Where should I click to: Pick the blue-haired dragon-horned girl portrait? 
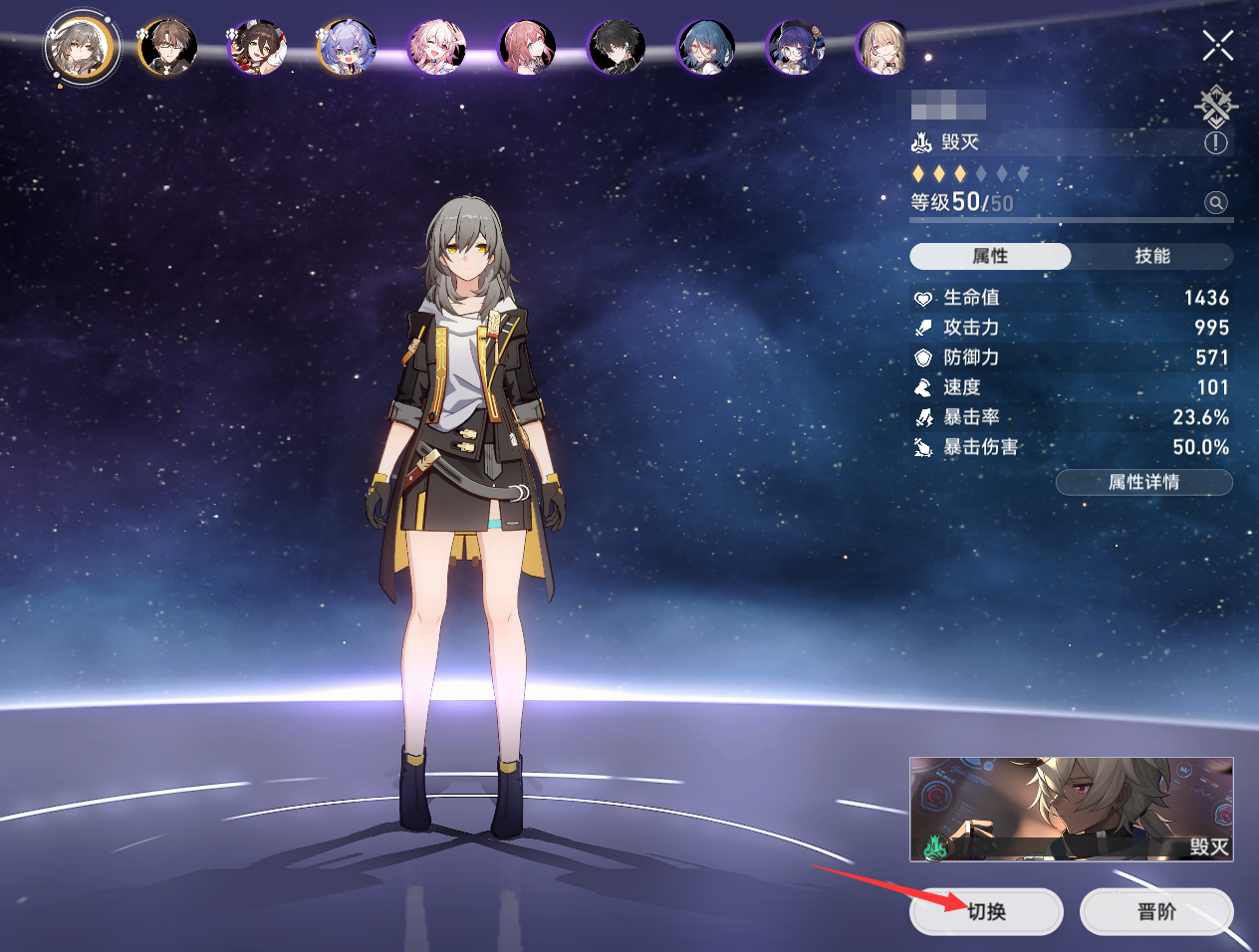347,47
